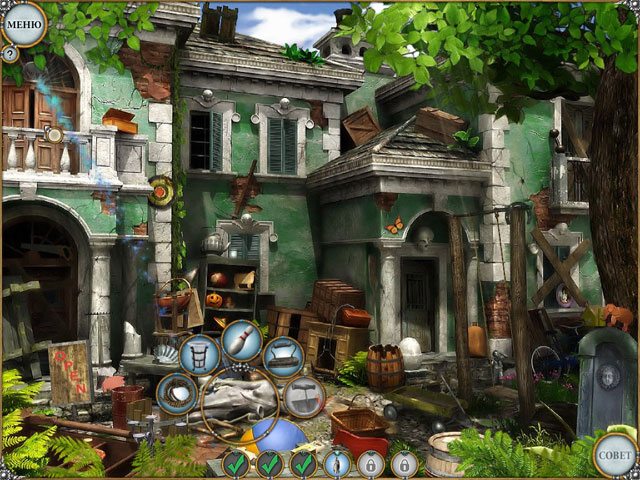Screen dimensions: 640x480
Task: Select the trowel tool item bubble
Action: [302, 396]
